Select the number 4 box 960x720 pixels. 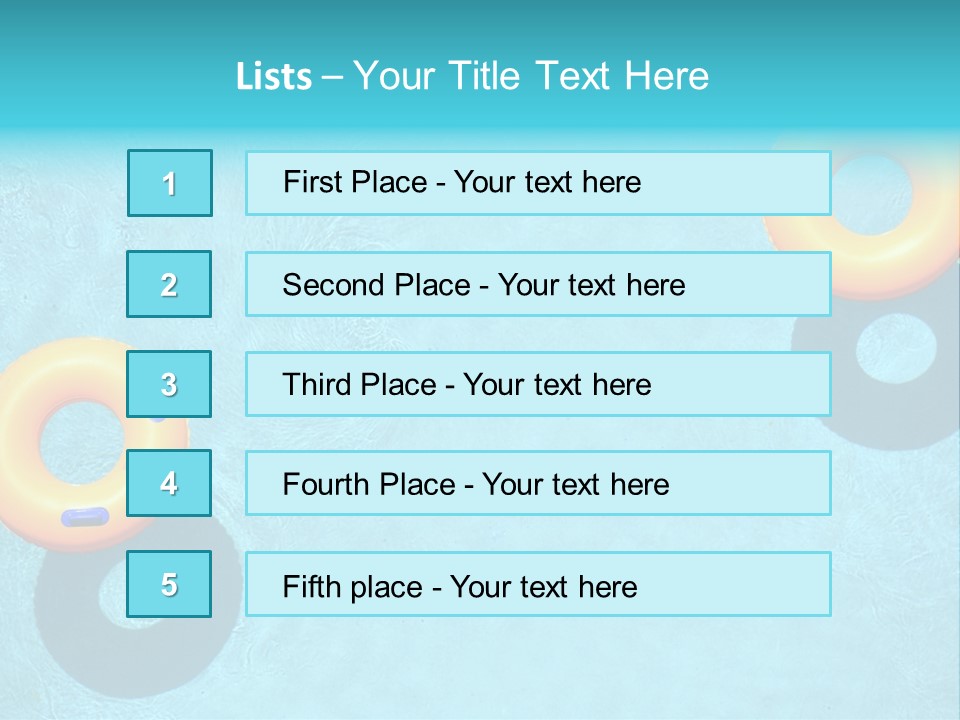click(x=170, y=483)
